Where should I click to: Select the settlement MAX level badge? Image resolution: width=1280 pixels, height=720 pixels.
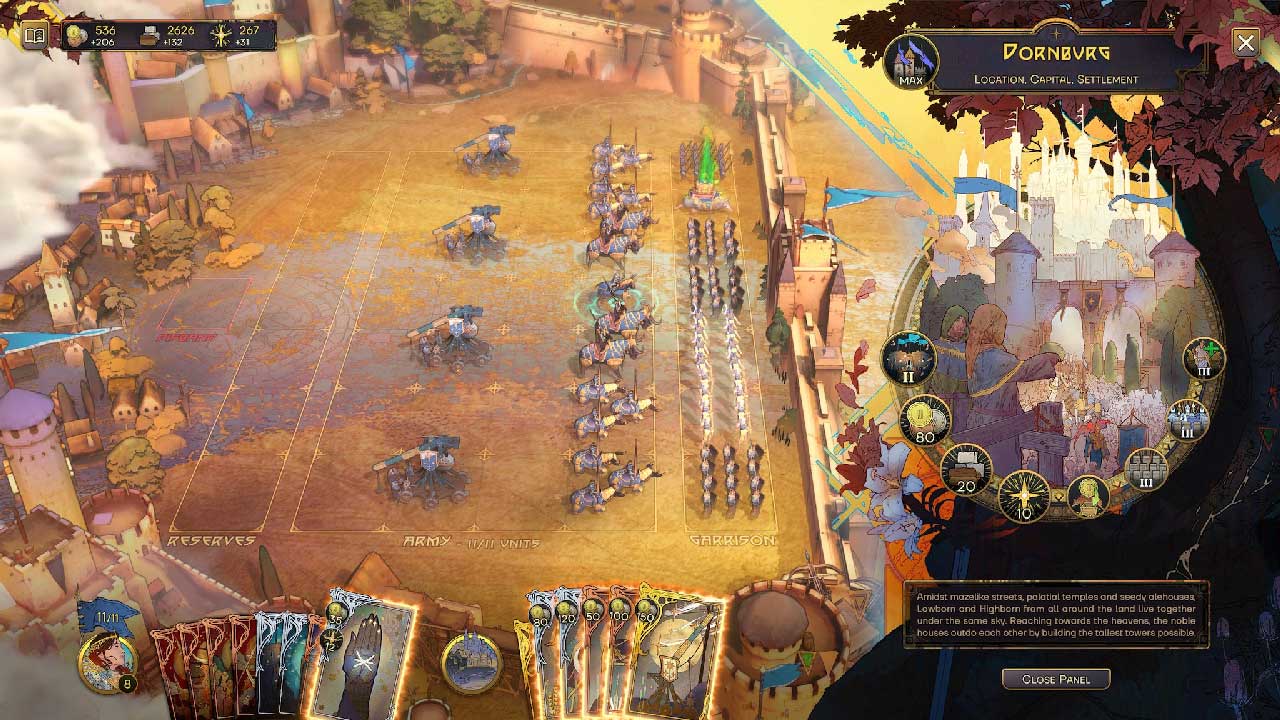pyautogui.click(x=910, y=61)
